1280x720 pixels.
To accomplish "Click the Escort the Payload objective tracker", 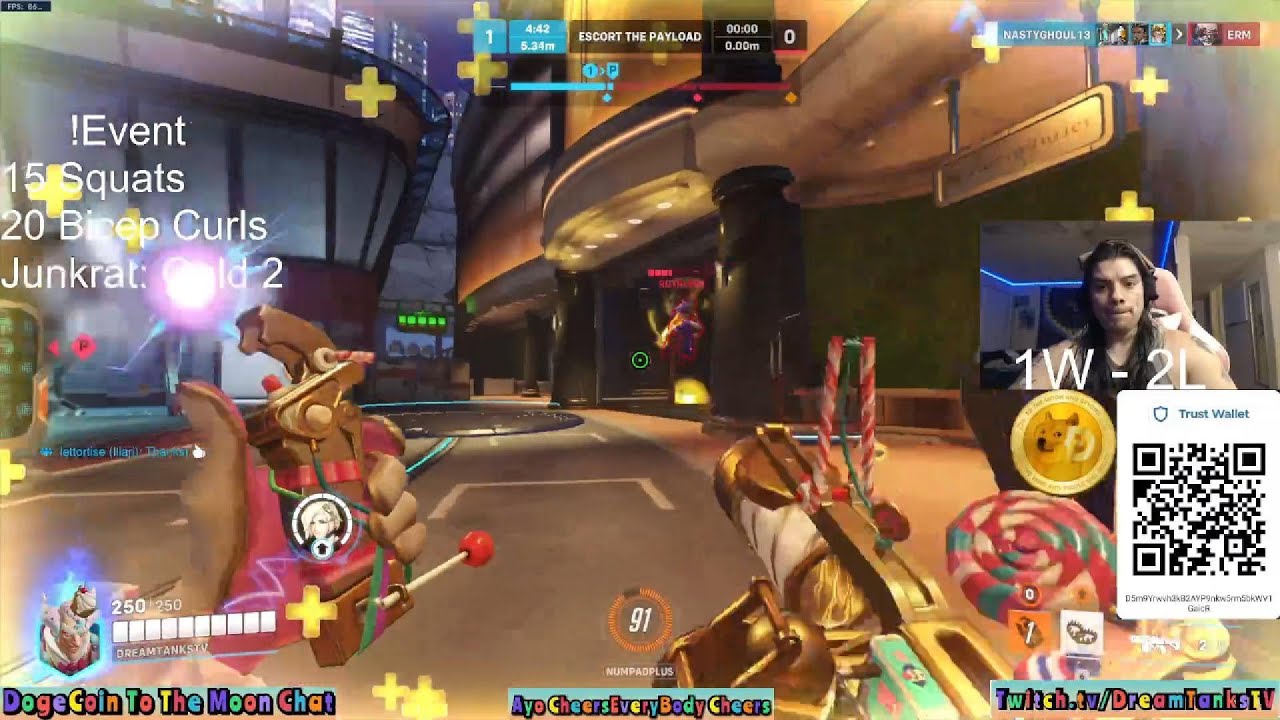I will click(x=639, y=37).
